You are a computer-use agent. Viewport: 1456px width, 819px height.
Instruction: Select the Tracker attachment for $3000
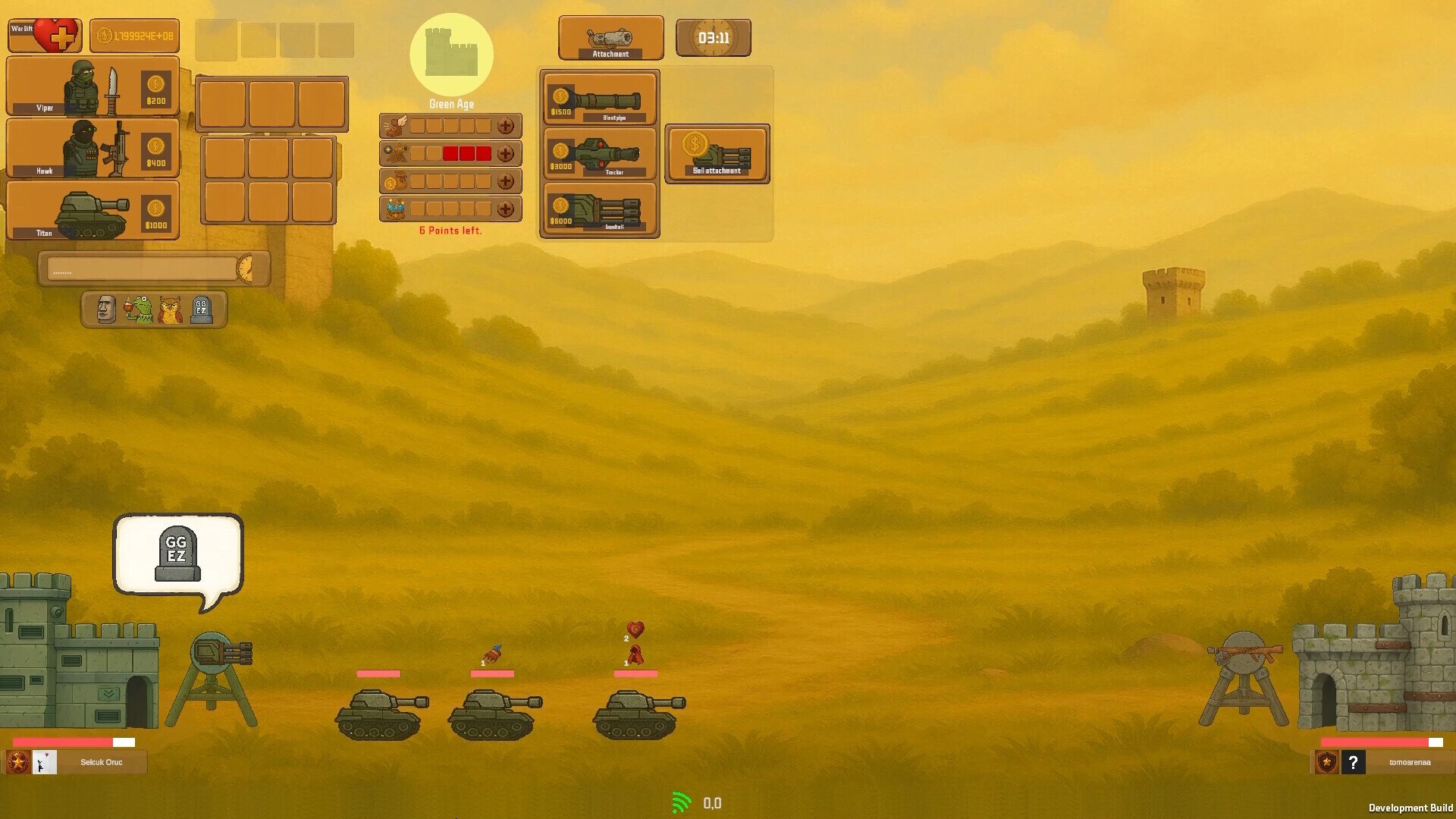click(x=600, y=154)
